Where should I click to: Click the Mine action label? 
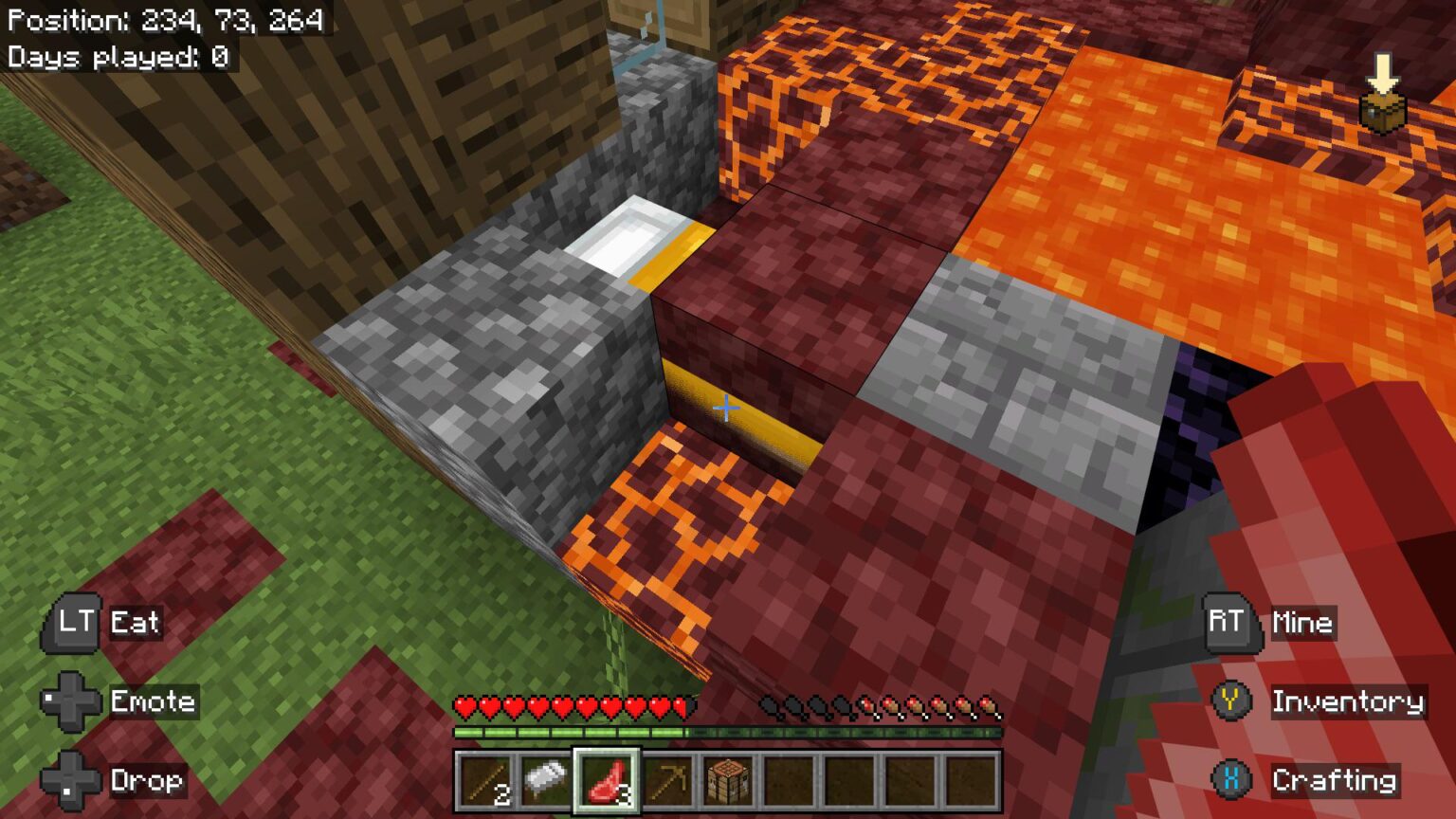tap(1301, 623)
